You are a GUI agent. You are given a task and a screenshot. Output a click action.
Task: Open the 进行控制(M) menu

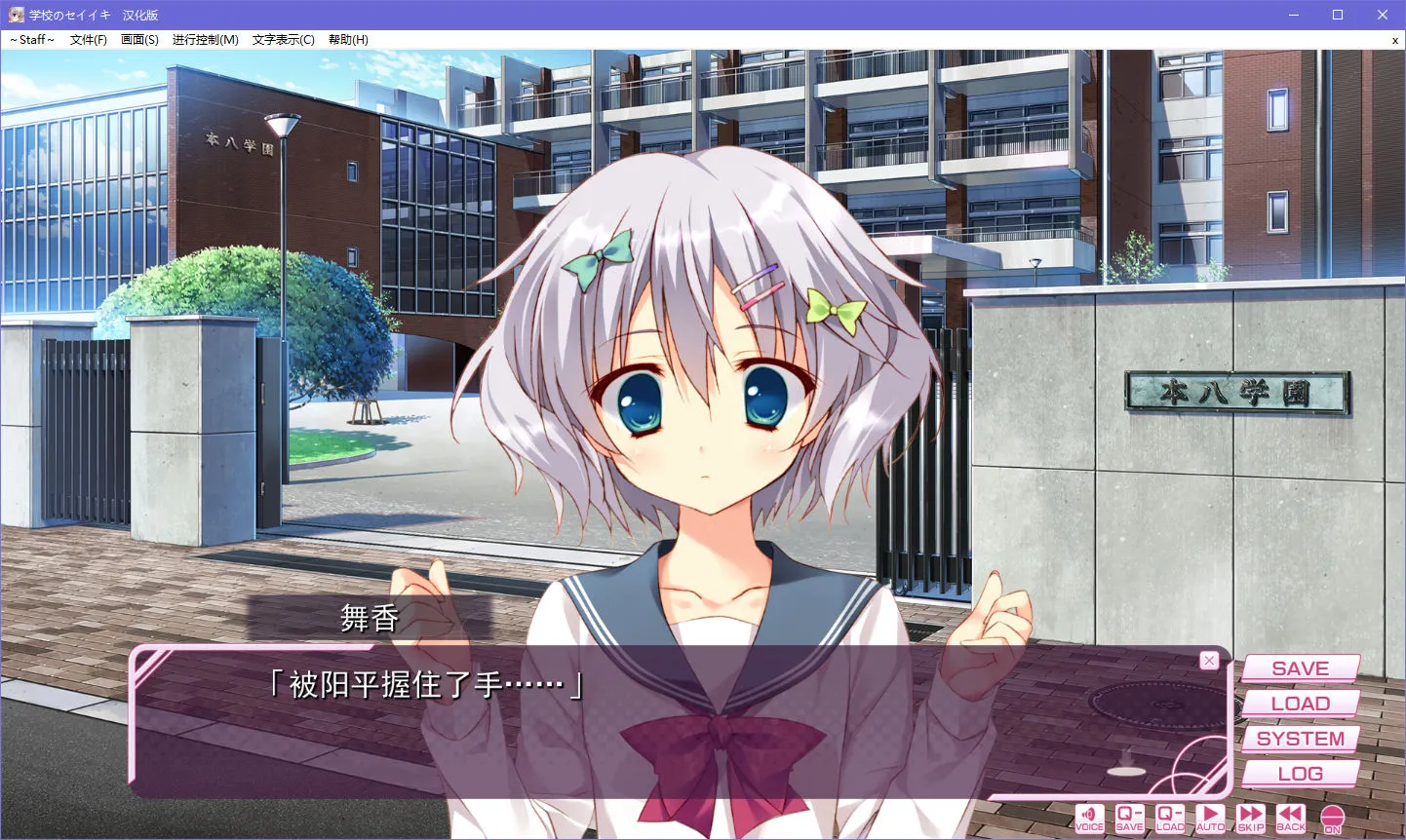point(205,40)
